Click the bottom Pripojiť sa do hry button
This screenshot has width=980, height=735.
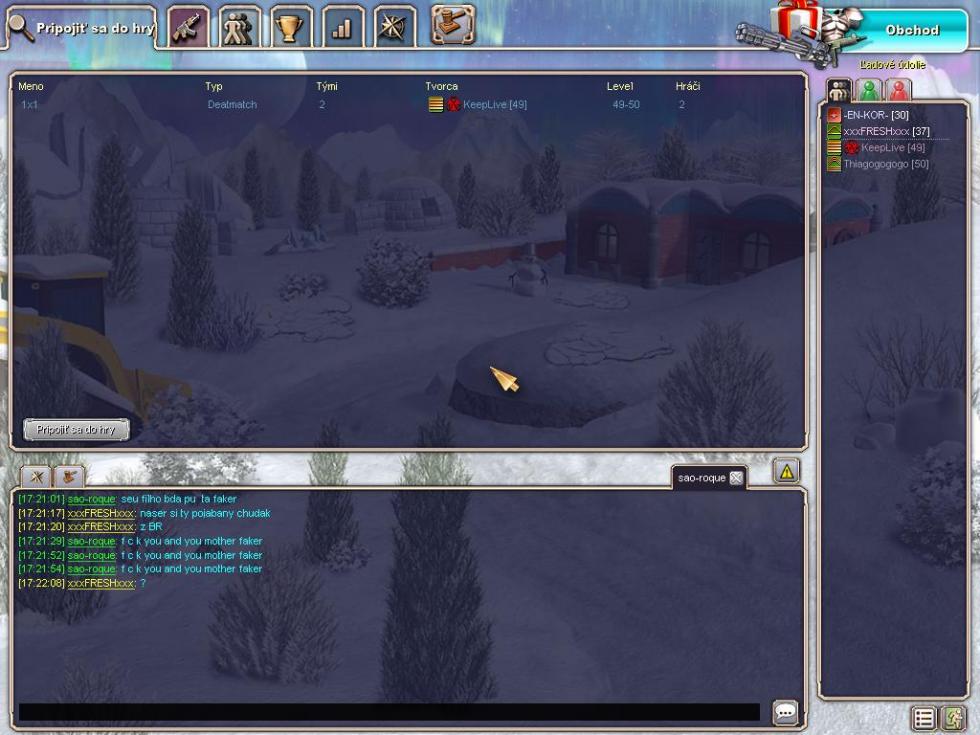[76, 430]
